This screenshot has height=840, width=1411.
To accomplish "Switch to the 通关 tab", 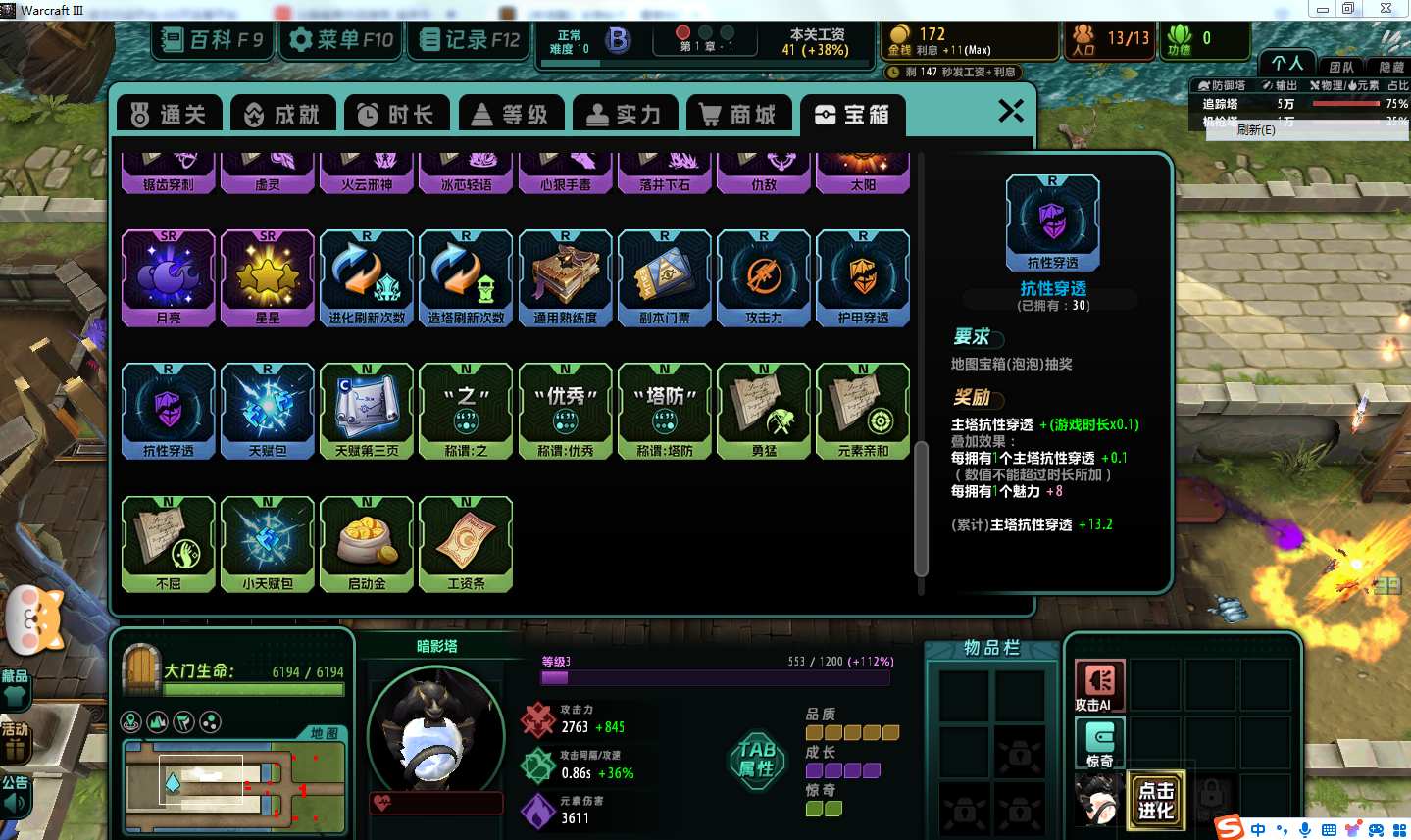I will point(169,115).
